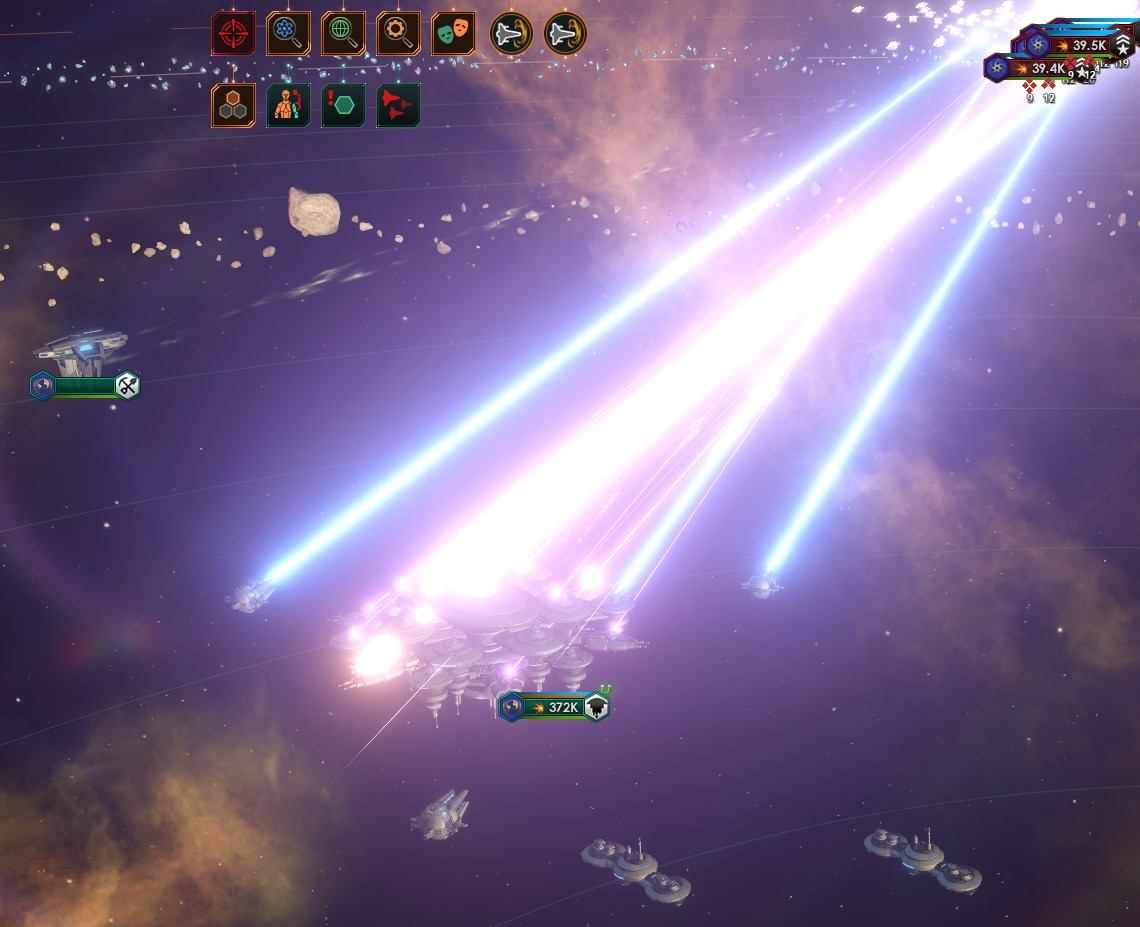The image size is (1140, 927).
Task: Open the red fleet ships notification
Action: (398, 105)
